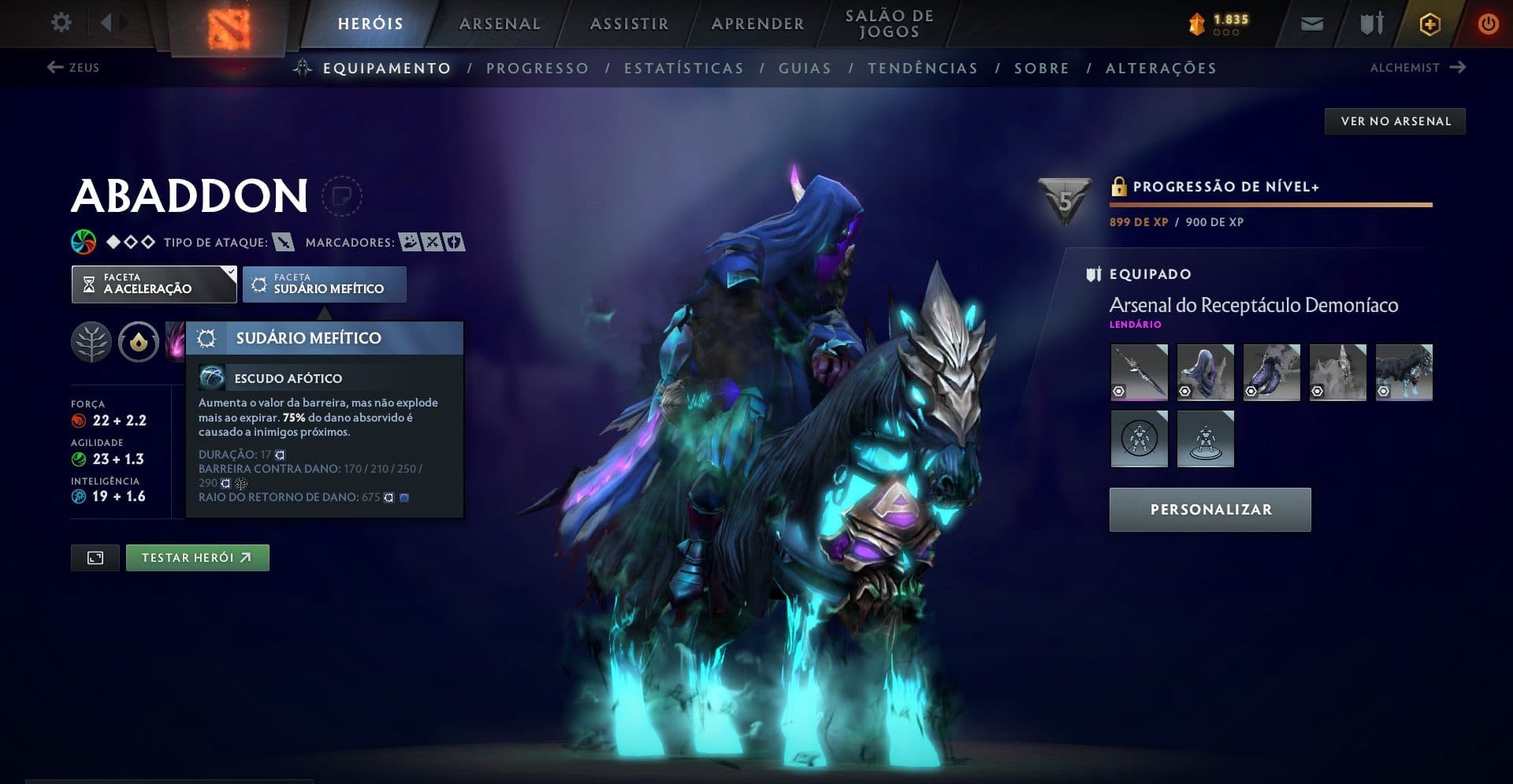Viewport: 1513px width, 784px height.
Task: Select the A Aceleração facet
Action: (x=154, y=284)
